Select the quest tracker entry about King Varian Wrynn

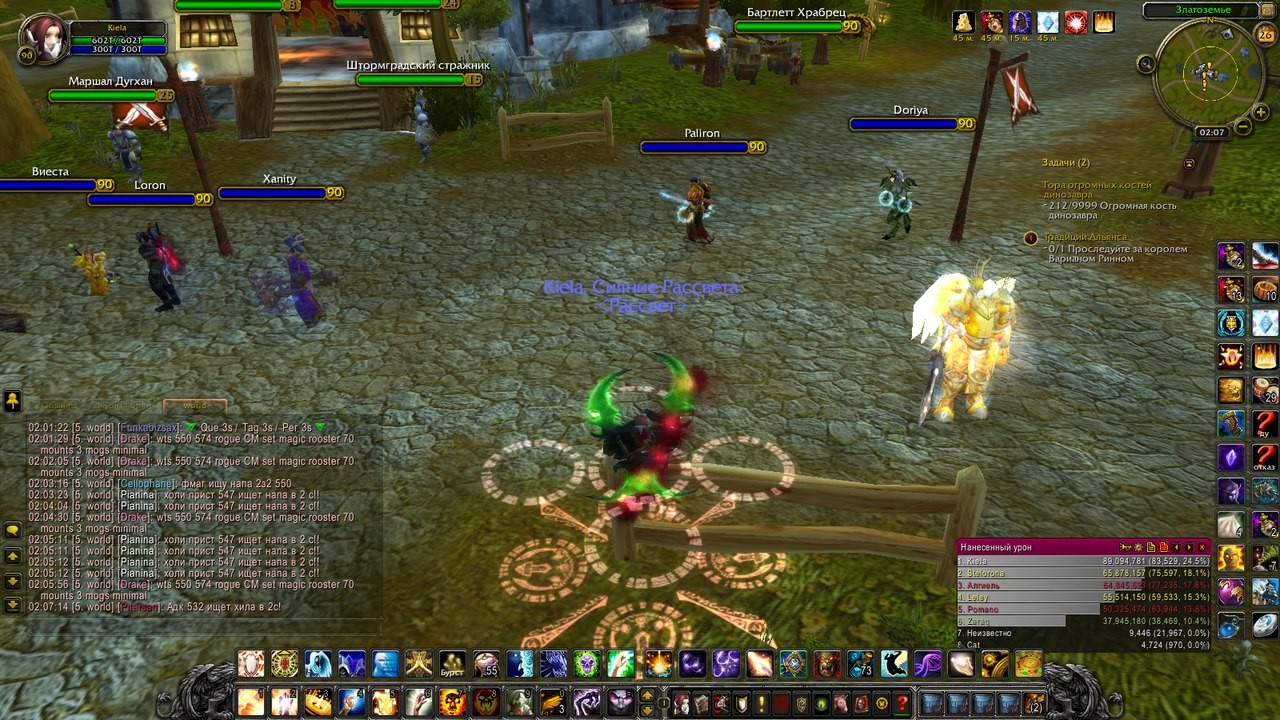coord(1113,248)
